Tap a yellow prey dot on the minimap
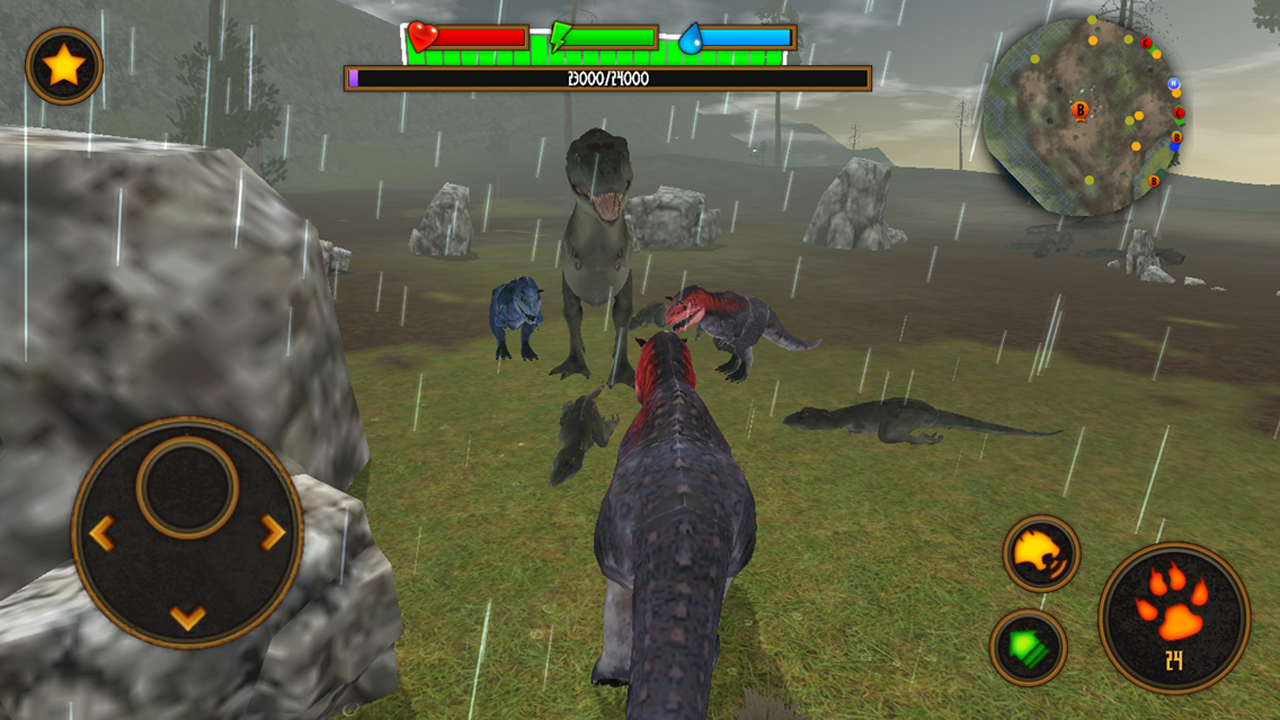The image size is (1280, 720). click(x=1035, y=59)
